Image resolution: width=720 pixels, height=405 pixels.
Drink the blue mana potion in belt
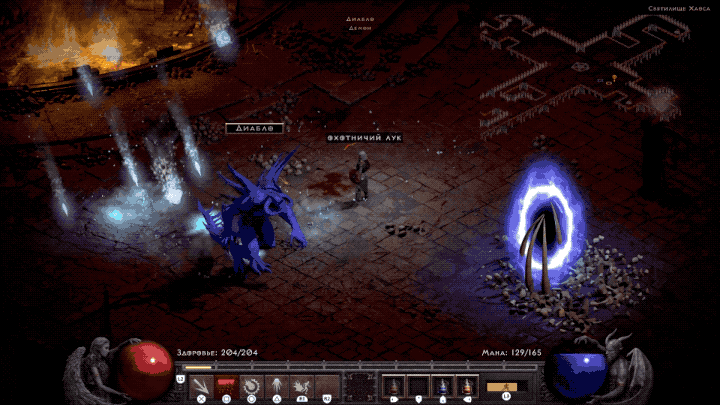pos(442,386)
